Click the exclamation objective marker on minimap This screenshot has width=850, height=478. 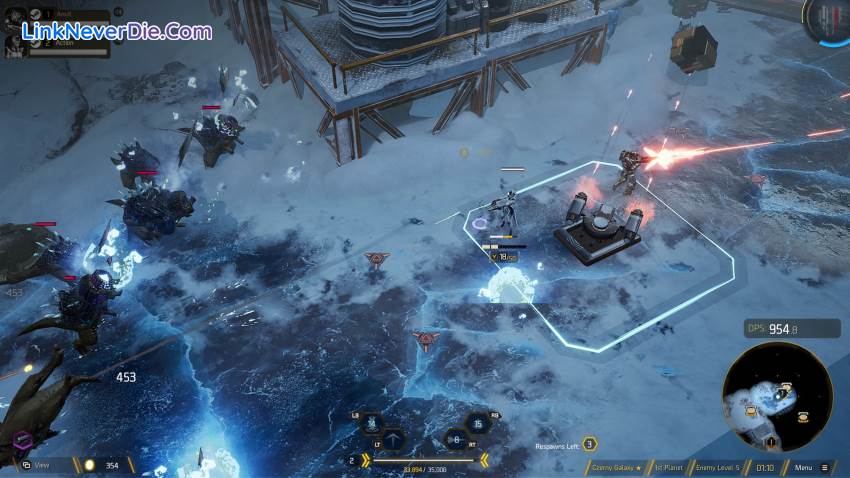770,441
